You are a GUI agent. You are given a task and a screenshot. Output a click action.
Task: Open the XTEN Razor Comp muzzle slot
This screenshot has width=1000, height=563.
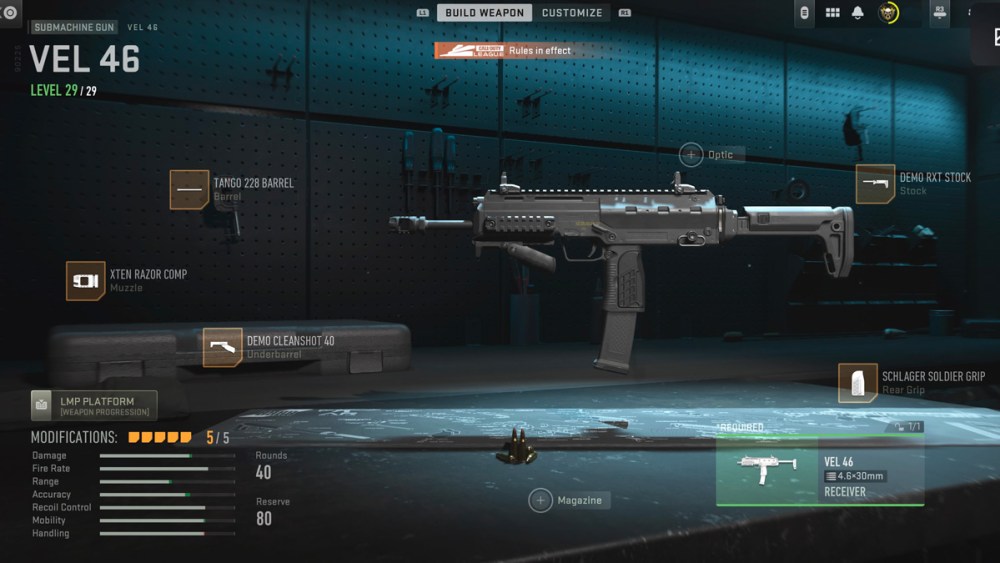point(86,281)
